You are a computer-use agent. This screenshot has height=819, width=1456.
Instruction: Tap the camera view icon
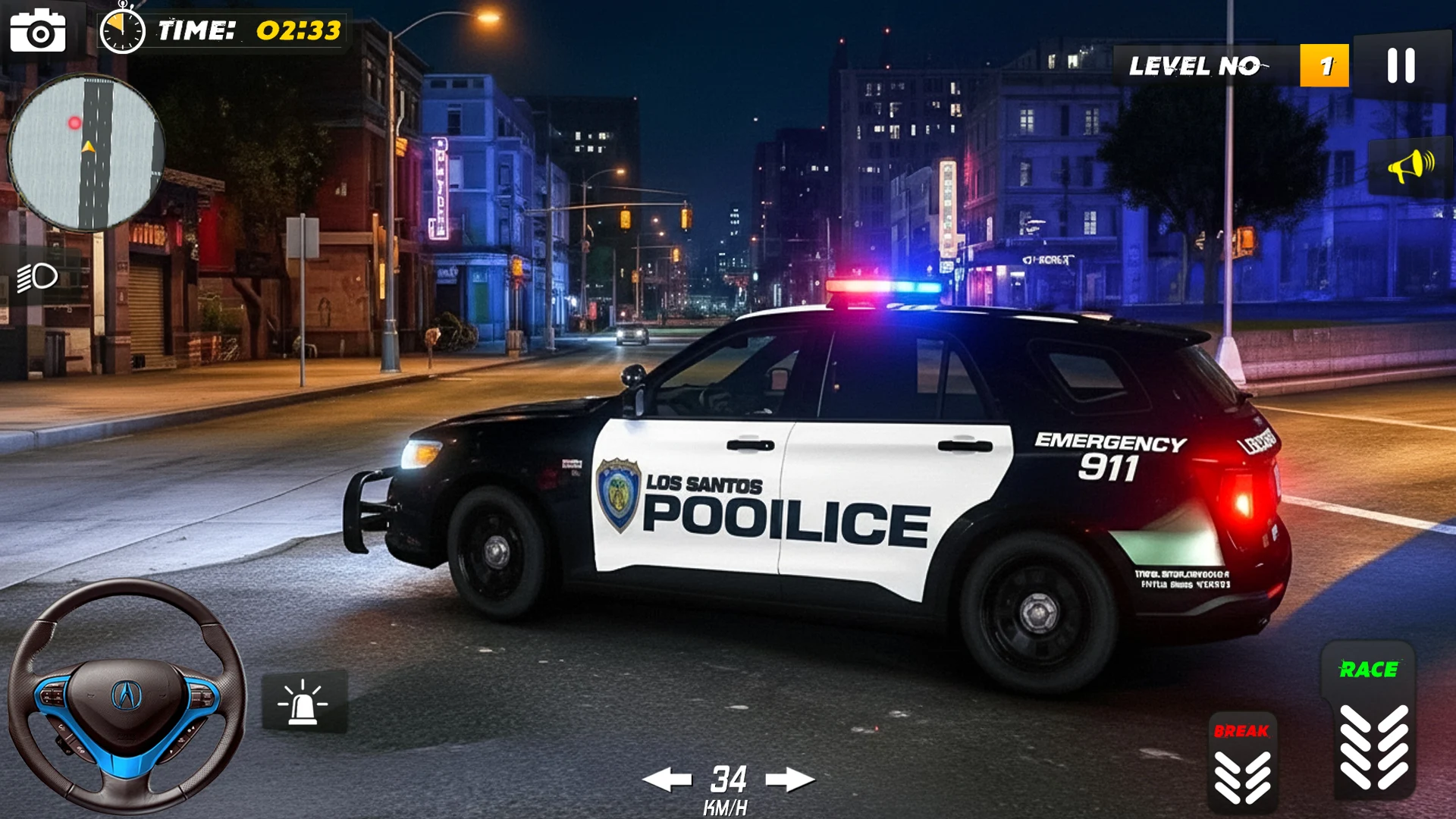click(x=38, y=31)
